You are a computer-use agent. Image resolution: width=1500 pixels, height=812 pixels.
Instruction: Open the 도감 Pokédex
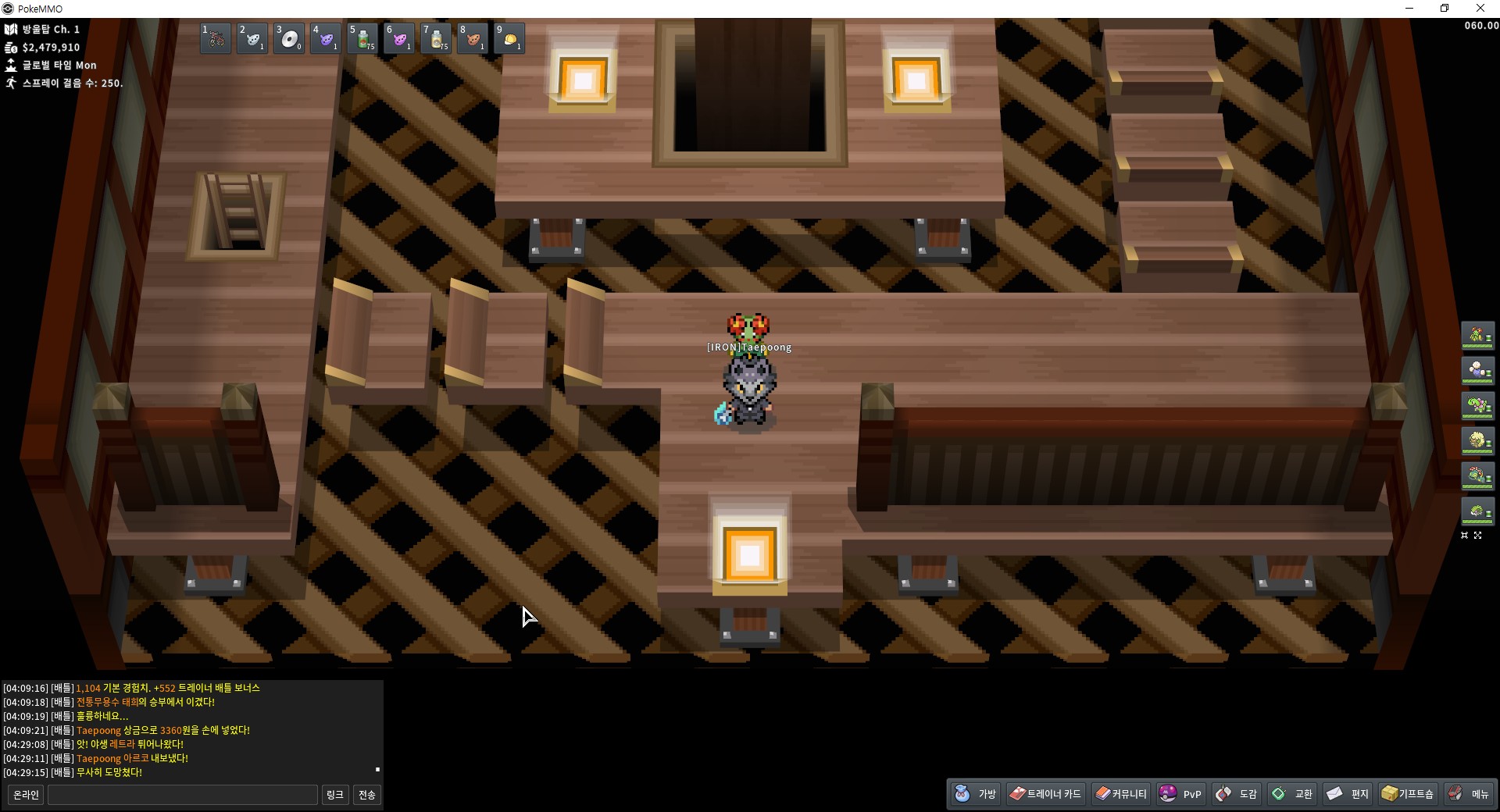tap(1237, 794)
